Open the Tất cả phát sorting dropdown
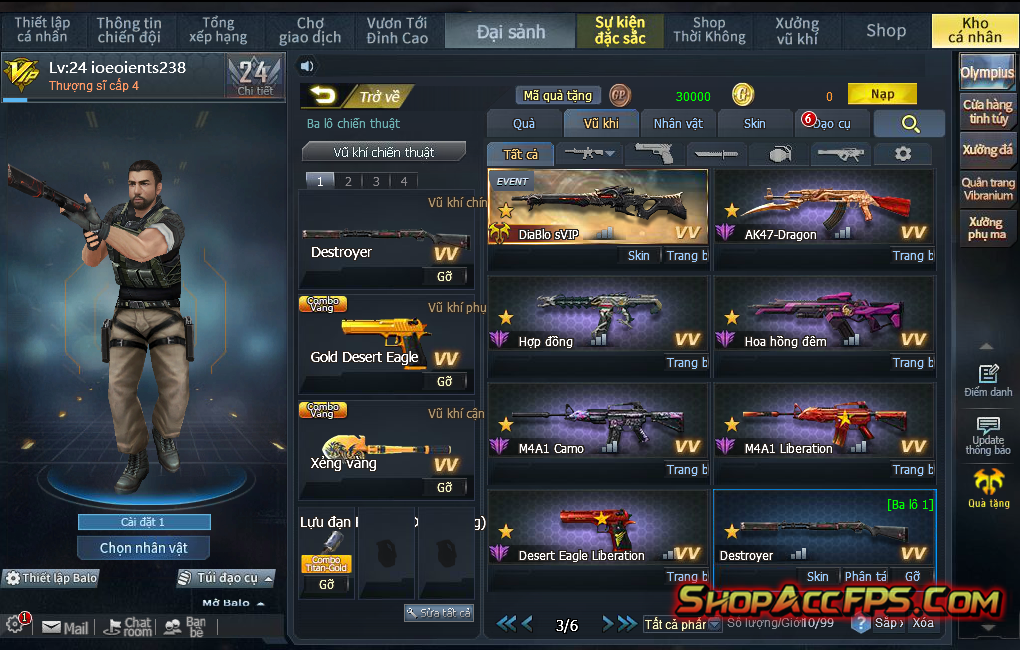This screenshot has width=1020, height=650. pos(683,625)
